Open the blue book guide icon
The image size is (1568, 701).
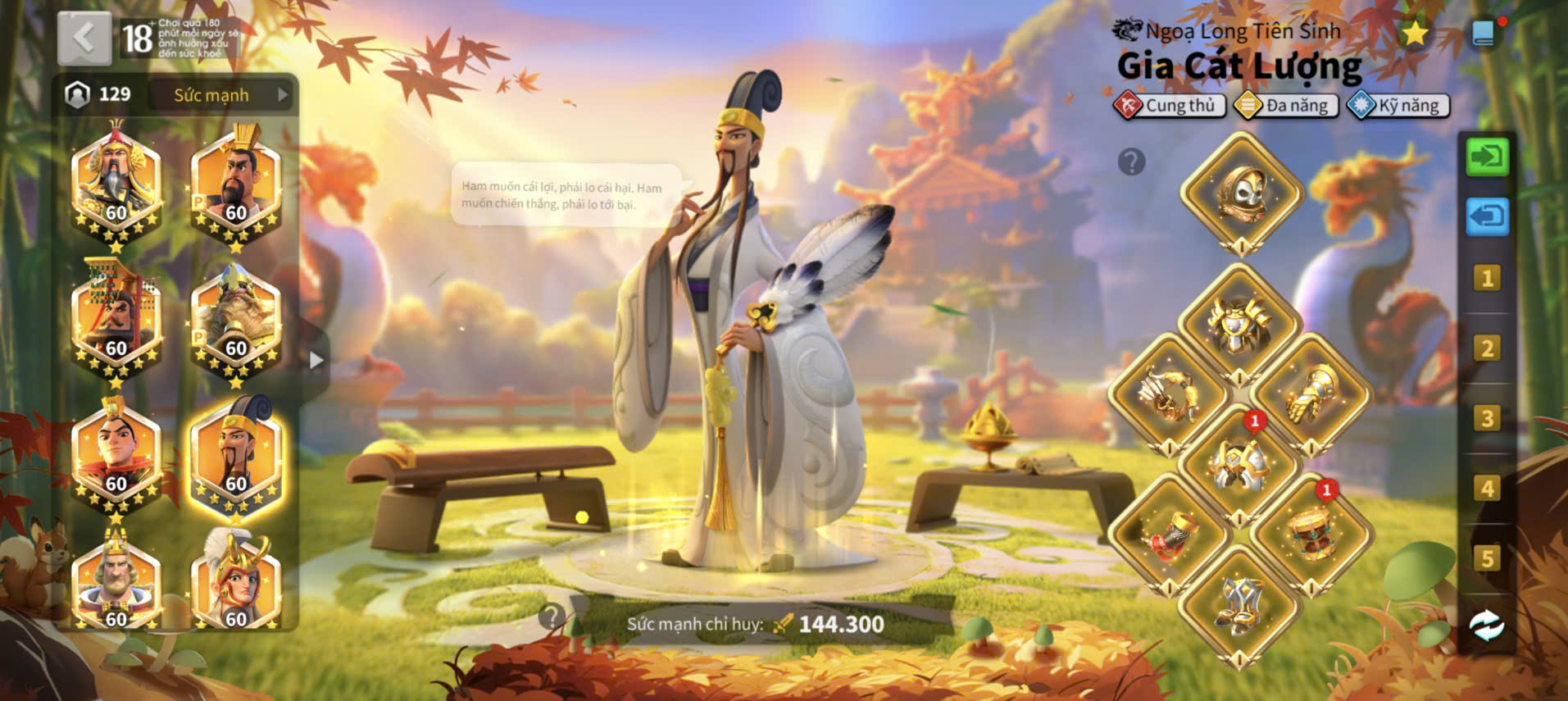tap(1484, 34)
